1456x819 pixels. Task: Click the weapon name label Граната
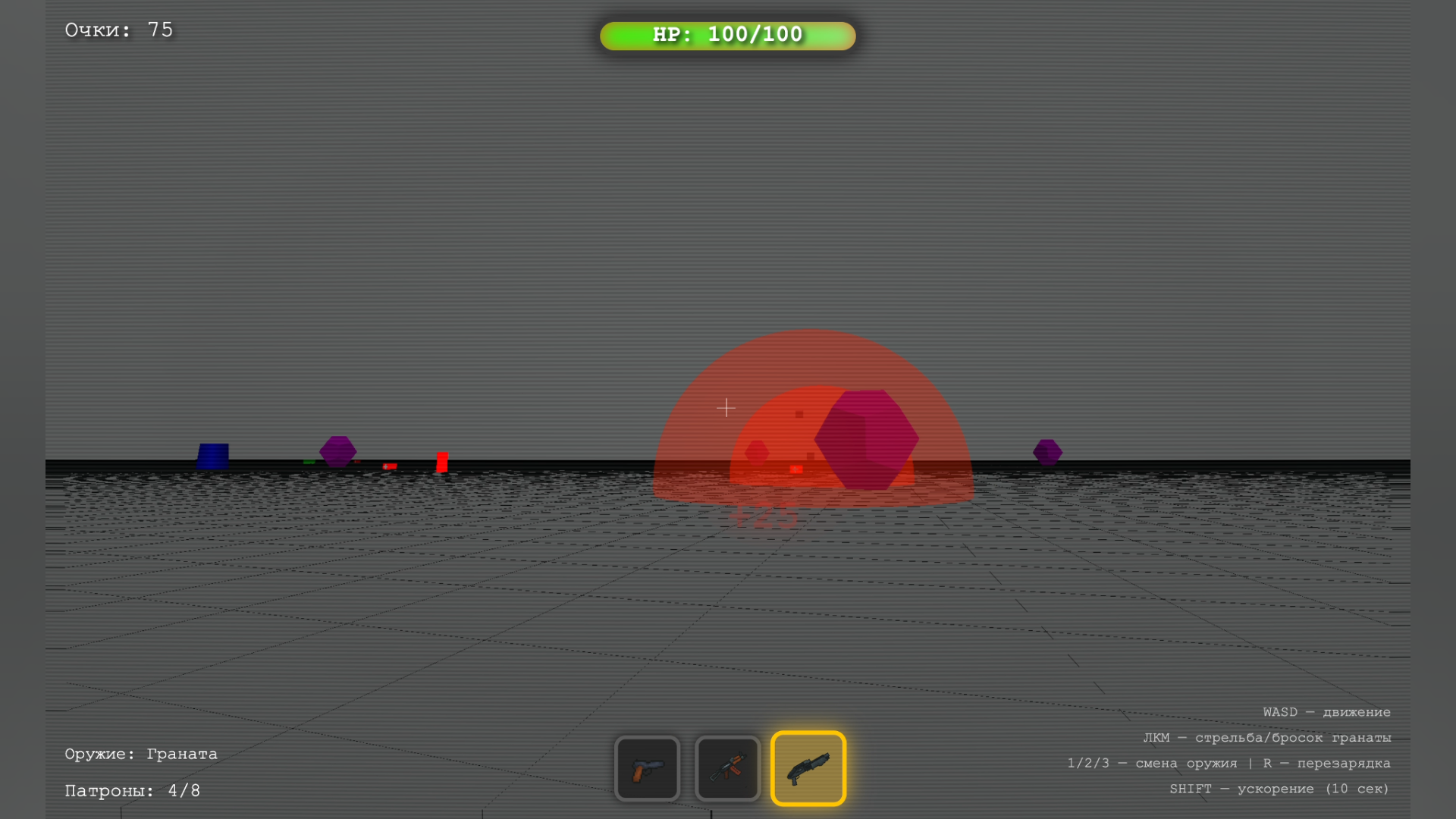[x=140, y=753]
